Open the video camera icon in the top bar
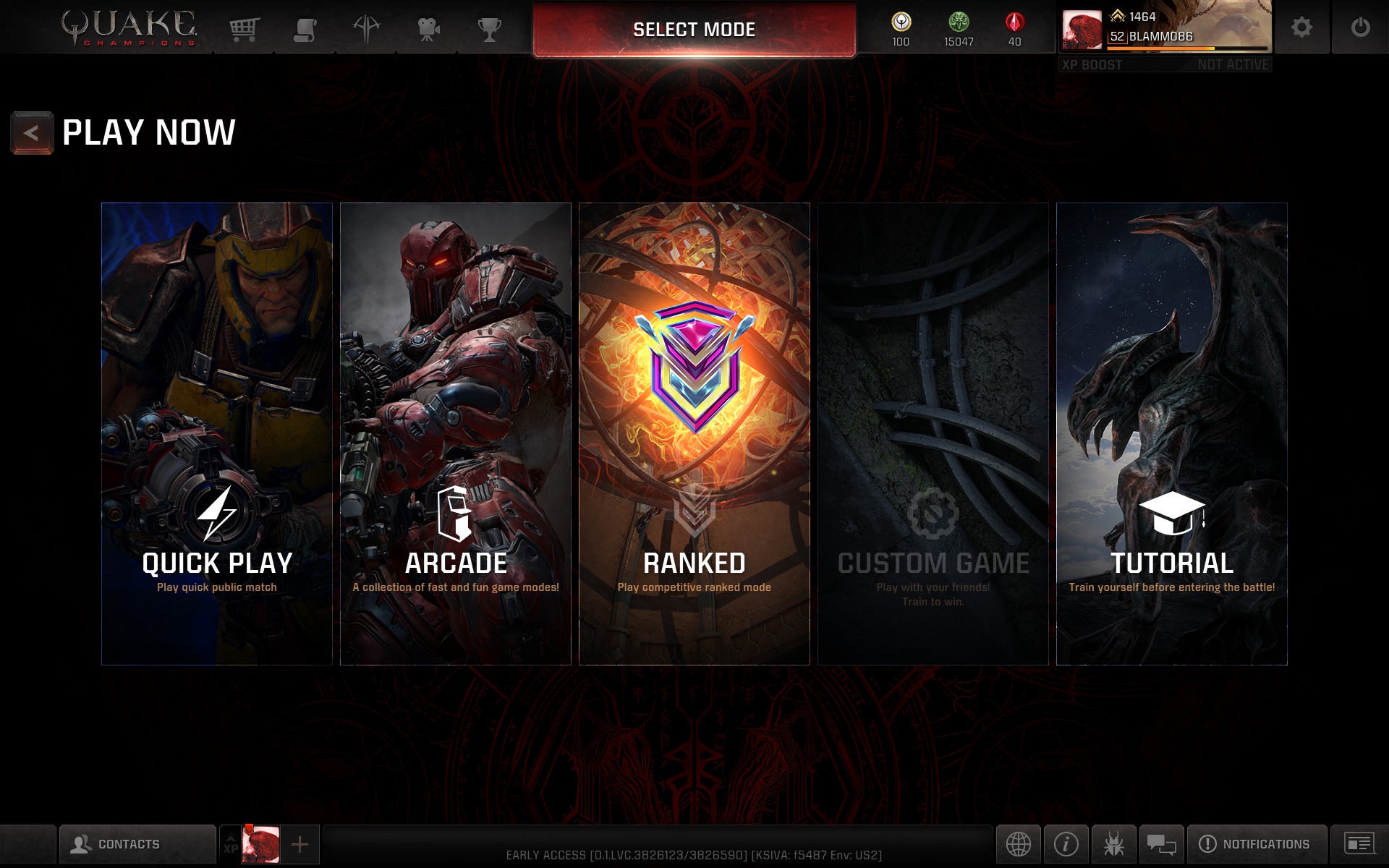The image size is (1389, 868). pos(428,29)
